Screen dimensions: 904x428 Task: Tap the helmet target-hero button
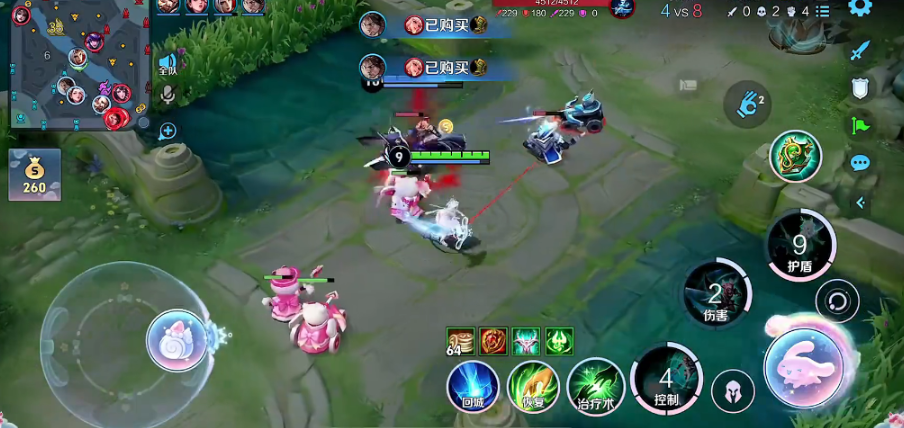(x=732, y=390)
